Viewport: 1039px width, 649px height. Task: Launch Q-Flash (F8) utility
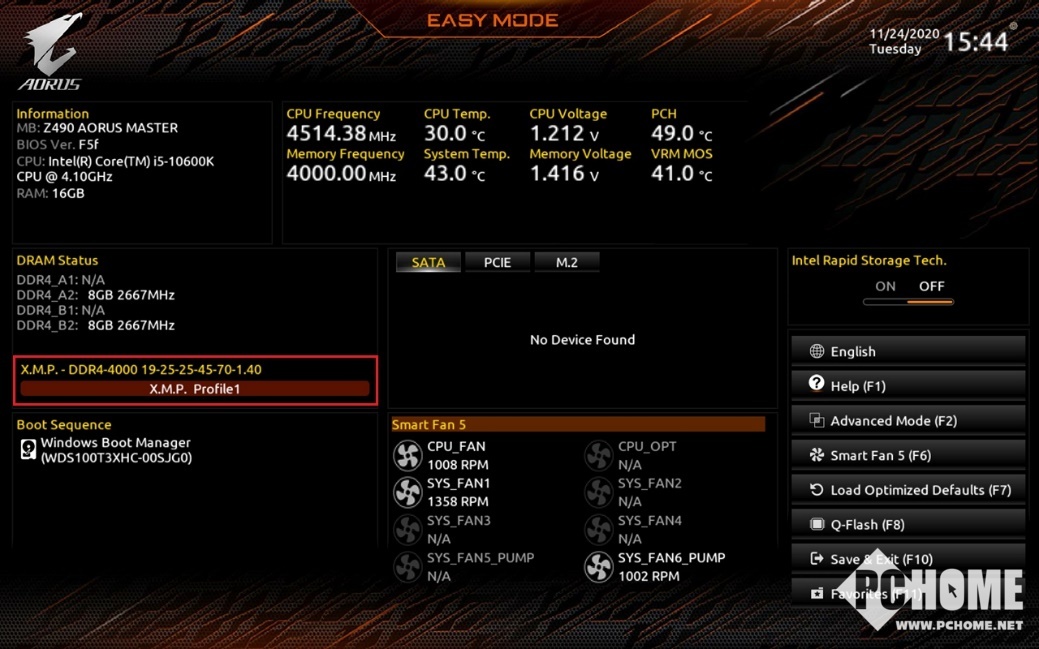tap(908, 524)
